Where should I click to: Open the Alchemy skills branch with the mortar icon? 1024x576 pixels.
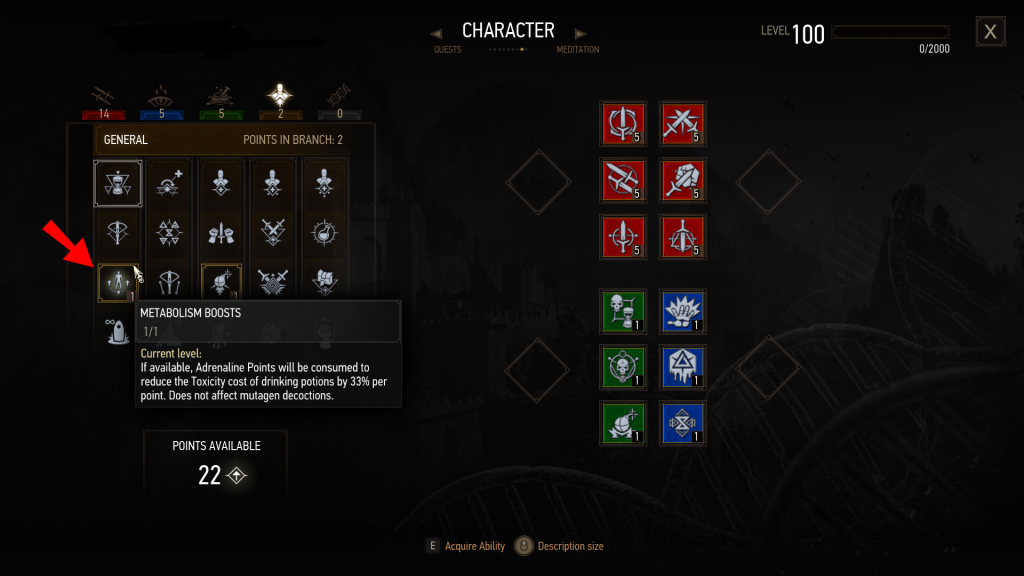(220, 97)
